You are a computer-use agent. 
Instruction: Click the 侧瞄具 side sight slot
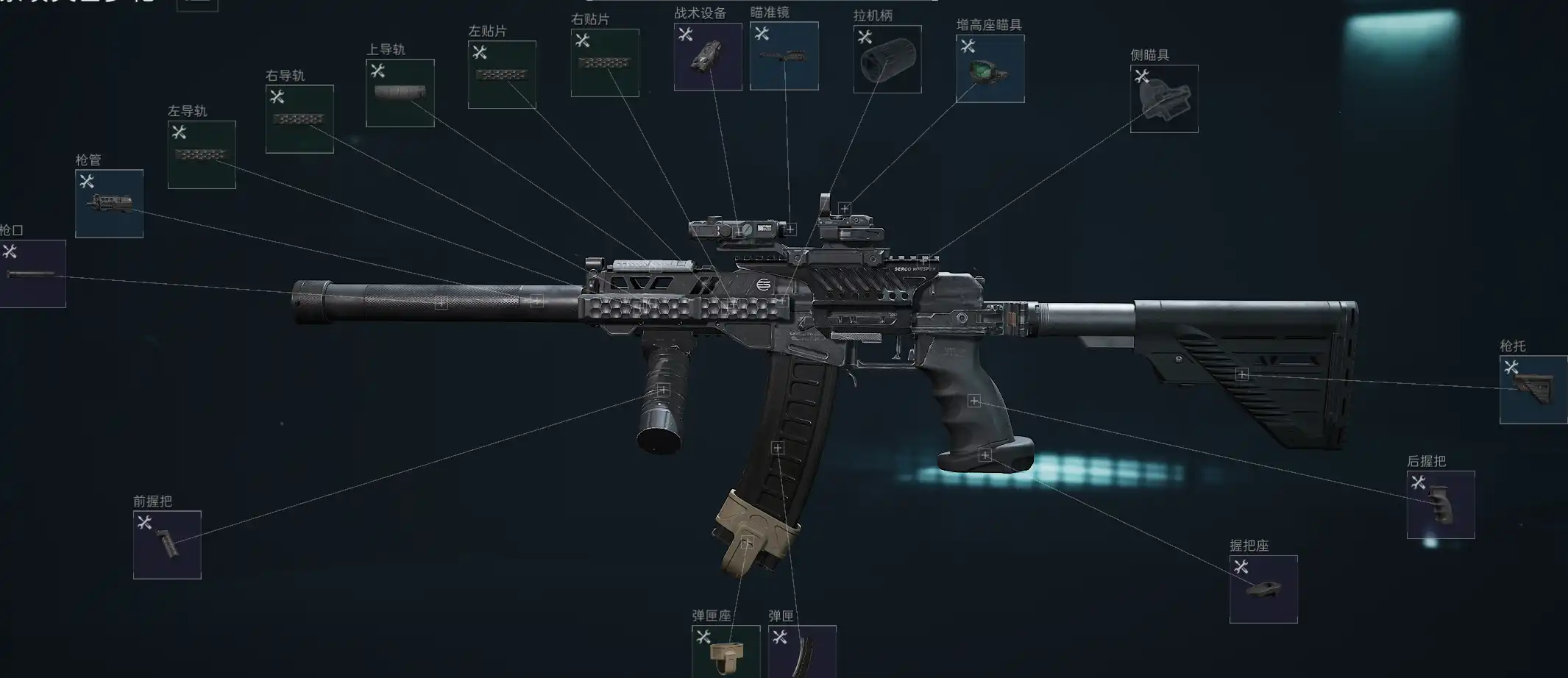click(x=1164, y=99)
